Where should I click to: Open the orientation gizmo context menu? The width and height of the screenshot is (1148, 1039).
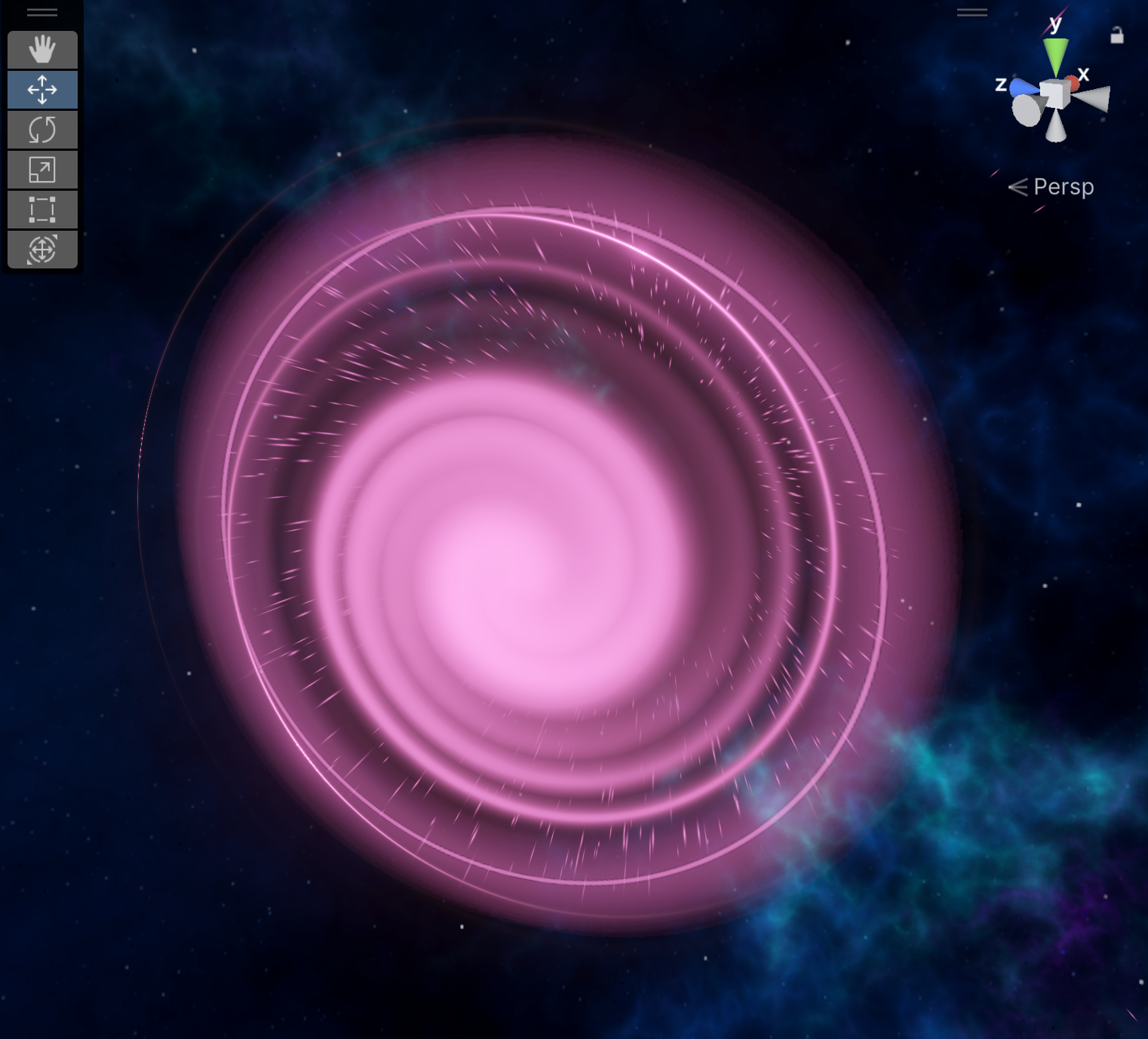coord(972,12)
